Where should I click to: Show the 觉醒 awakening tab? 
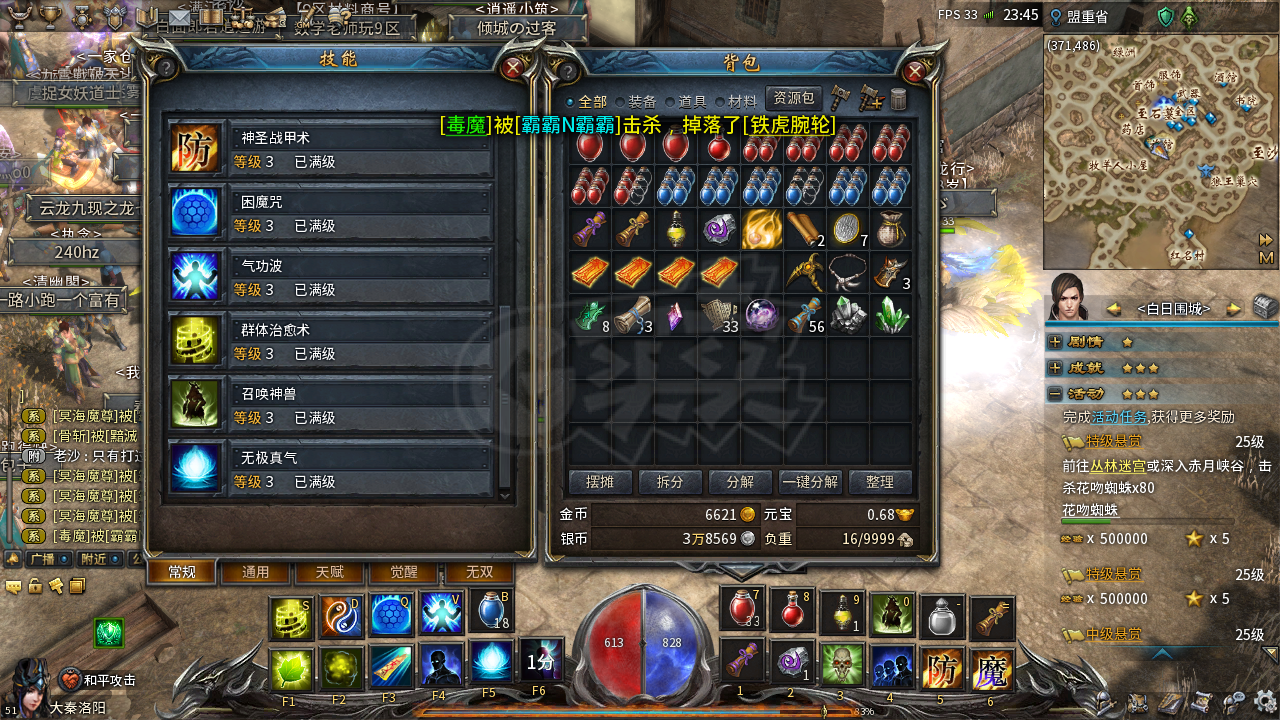[x=403, y=572]
